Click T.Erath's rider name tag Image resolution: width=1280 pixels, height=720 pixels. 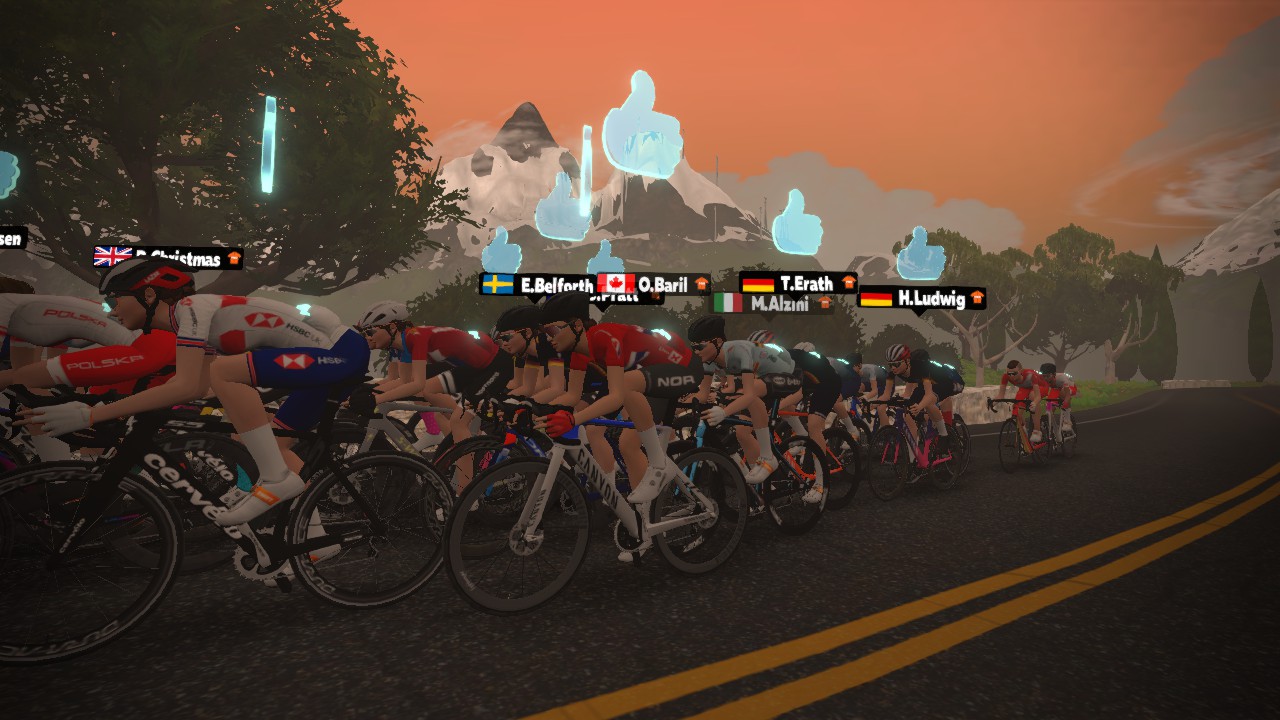(x=798, y=283)
